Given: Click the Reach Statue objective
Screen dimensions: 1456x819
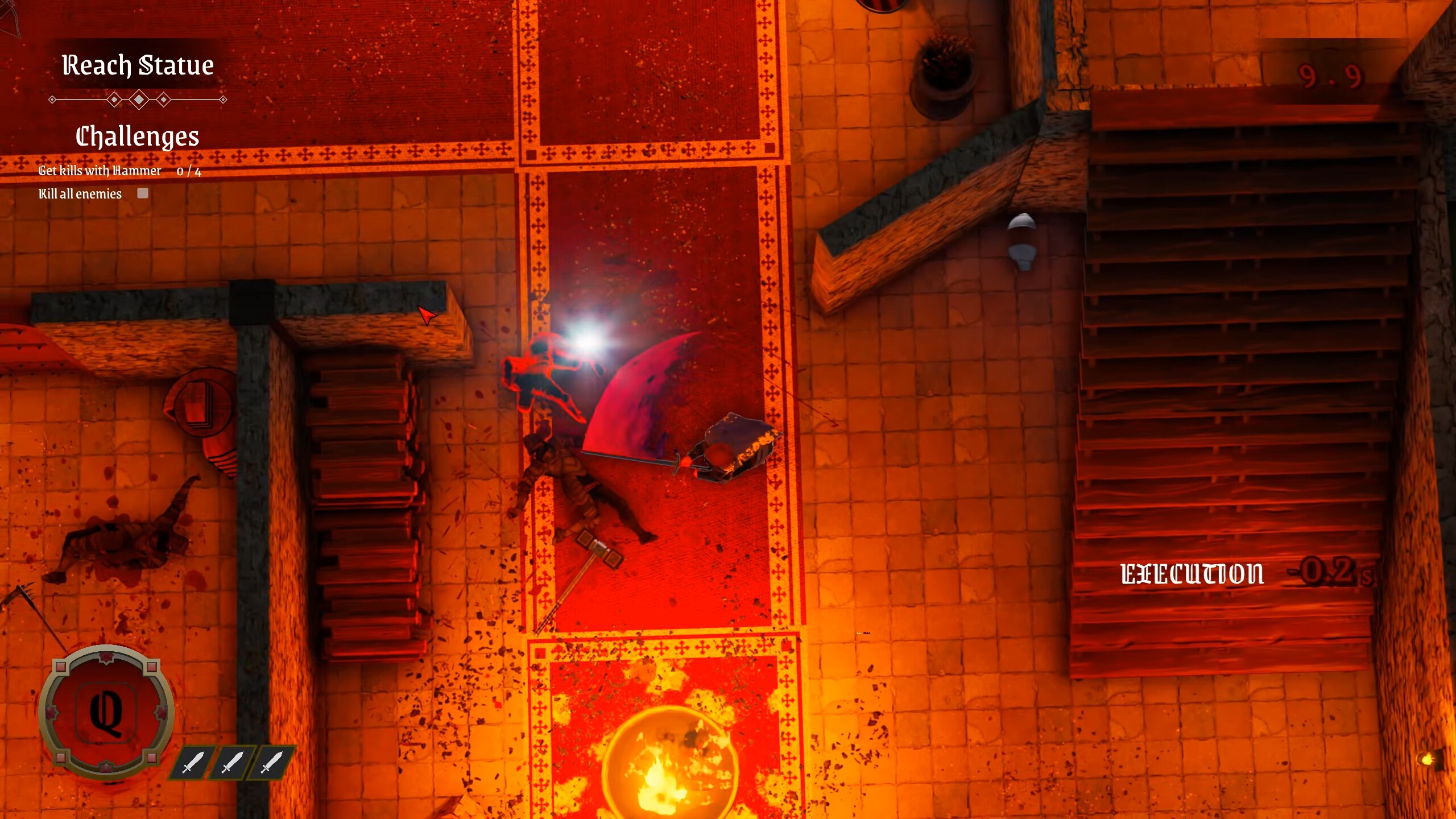Looking at the screenshot, I should pyautogui.click(x=138, y=65).
